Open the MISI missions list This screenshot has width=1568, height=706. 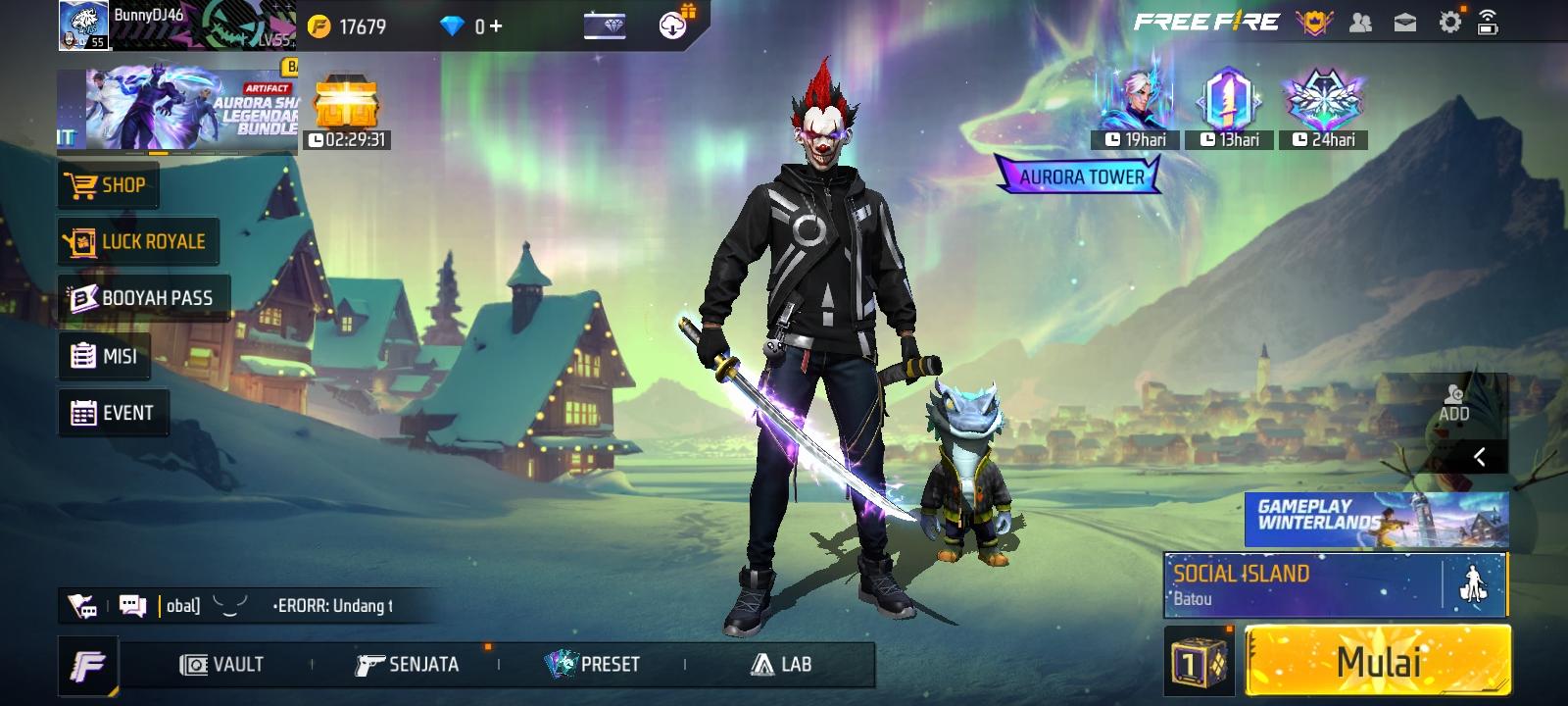(105, 356)
